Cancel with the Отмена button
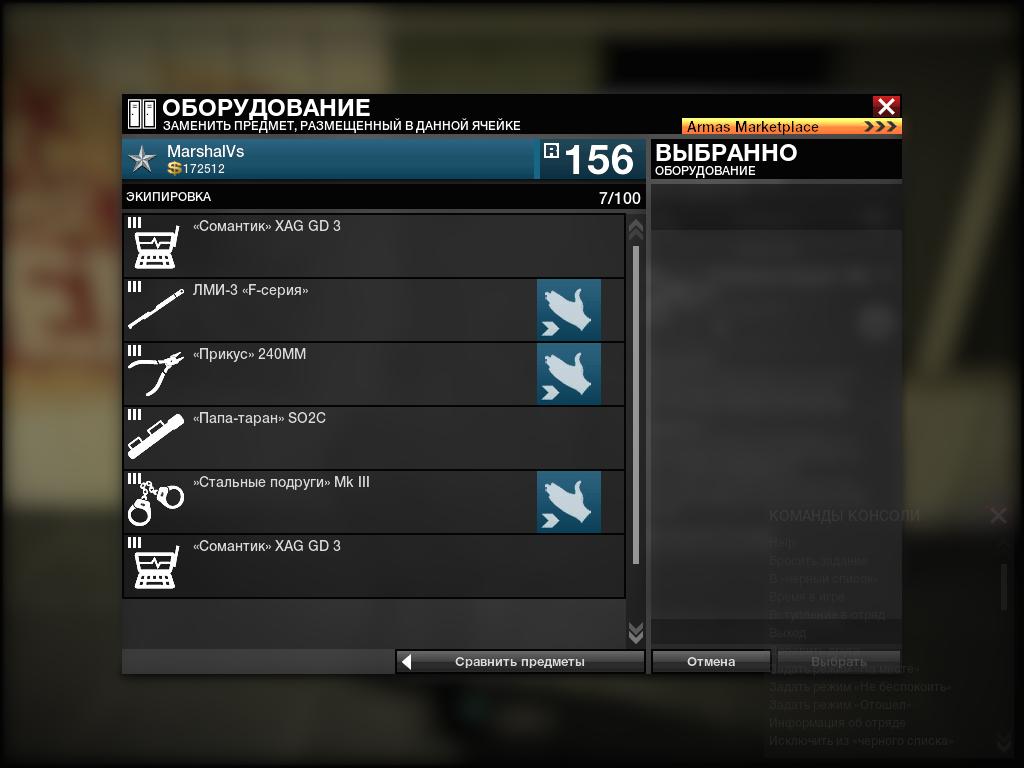This screenshot has width=1024, height=768. coord(711,662)
